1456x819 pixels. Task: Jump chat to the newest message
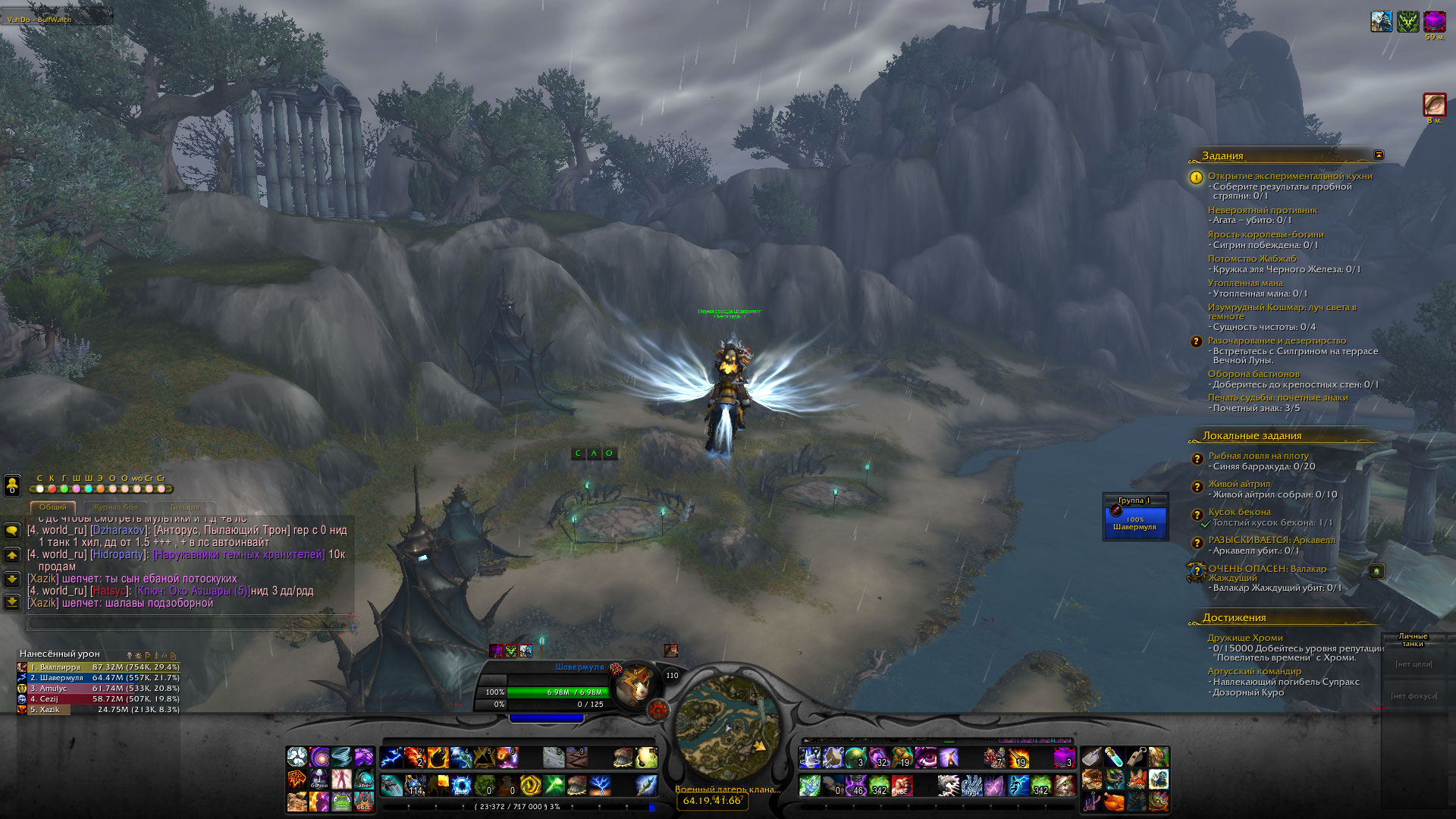(x=12, y=602)
